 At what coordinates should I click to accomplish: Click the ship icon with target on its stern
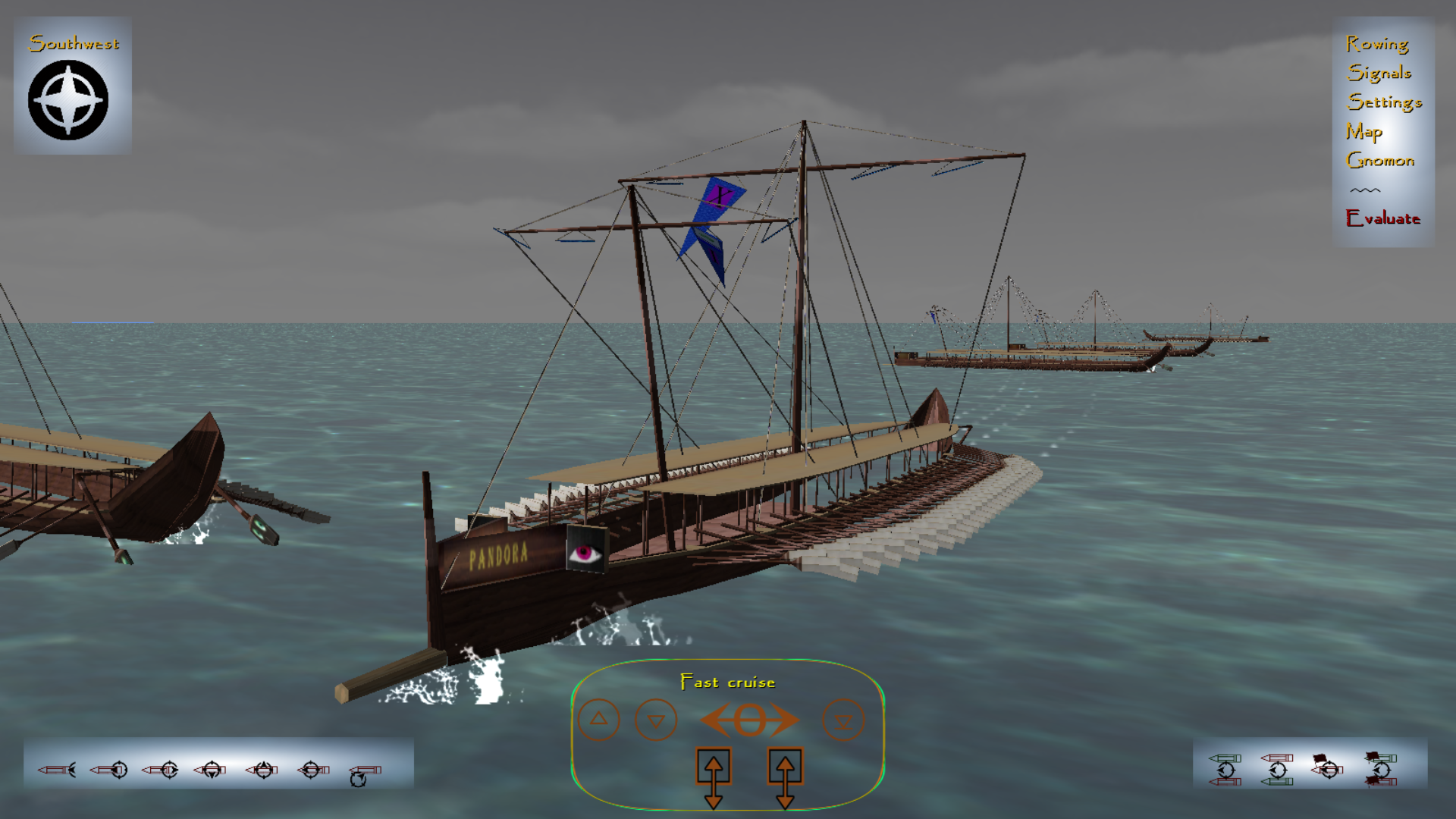pos(110,769)
